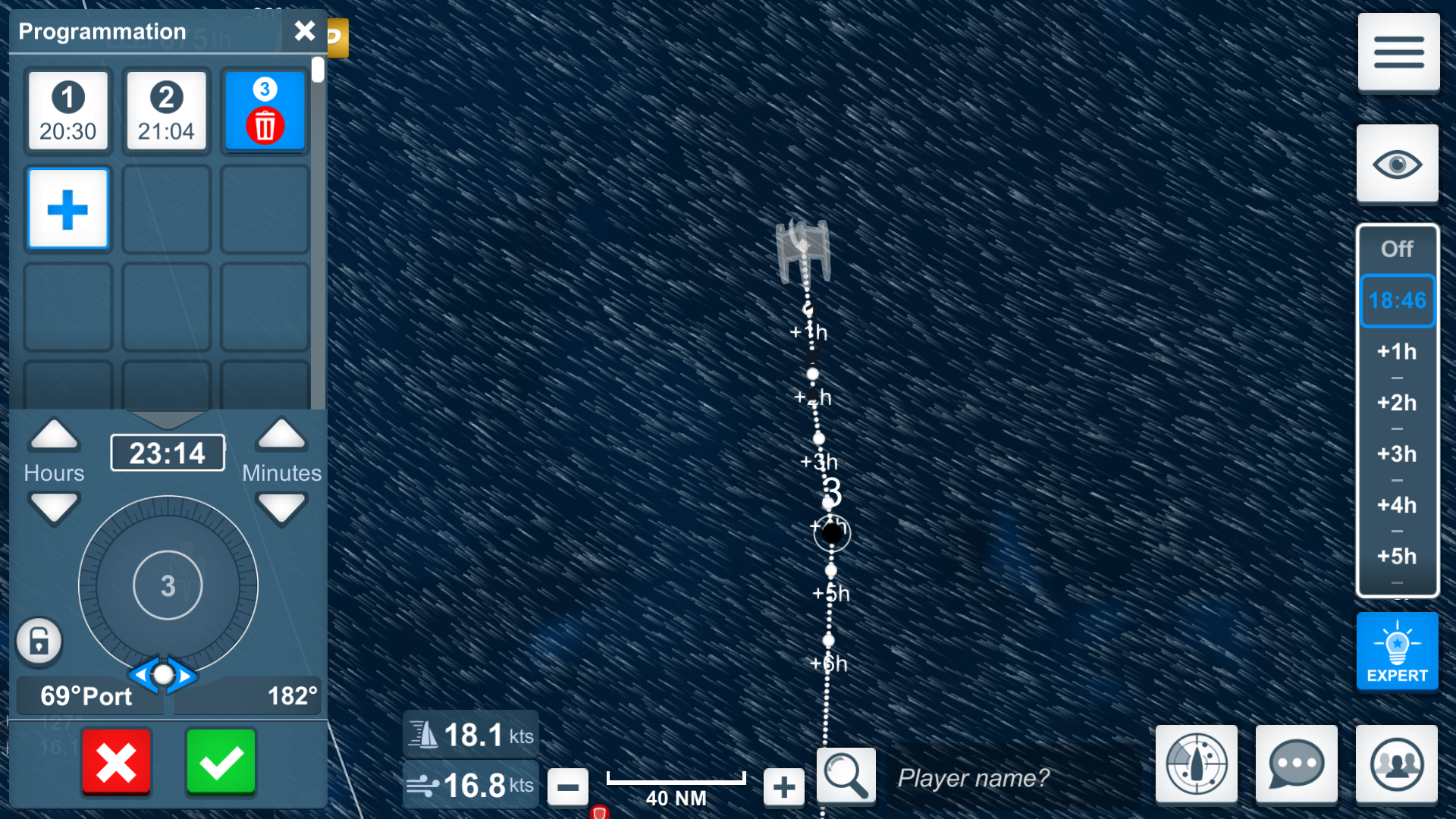Activate the map search magnifier

(x=846, y=775)
